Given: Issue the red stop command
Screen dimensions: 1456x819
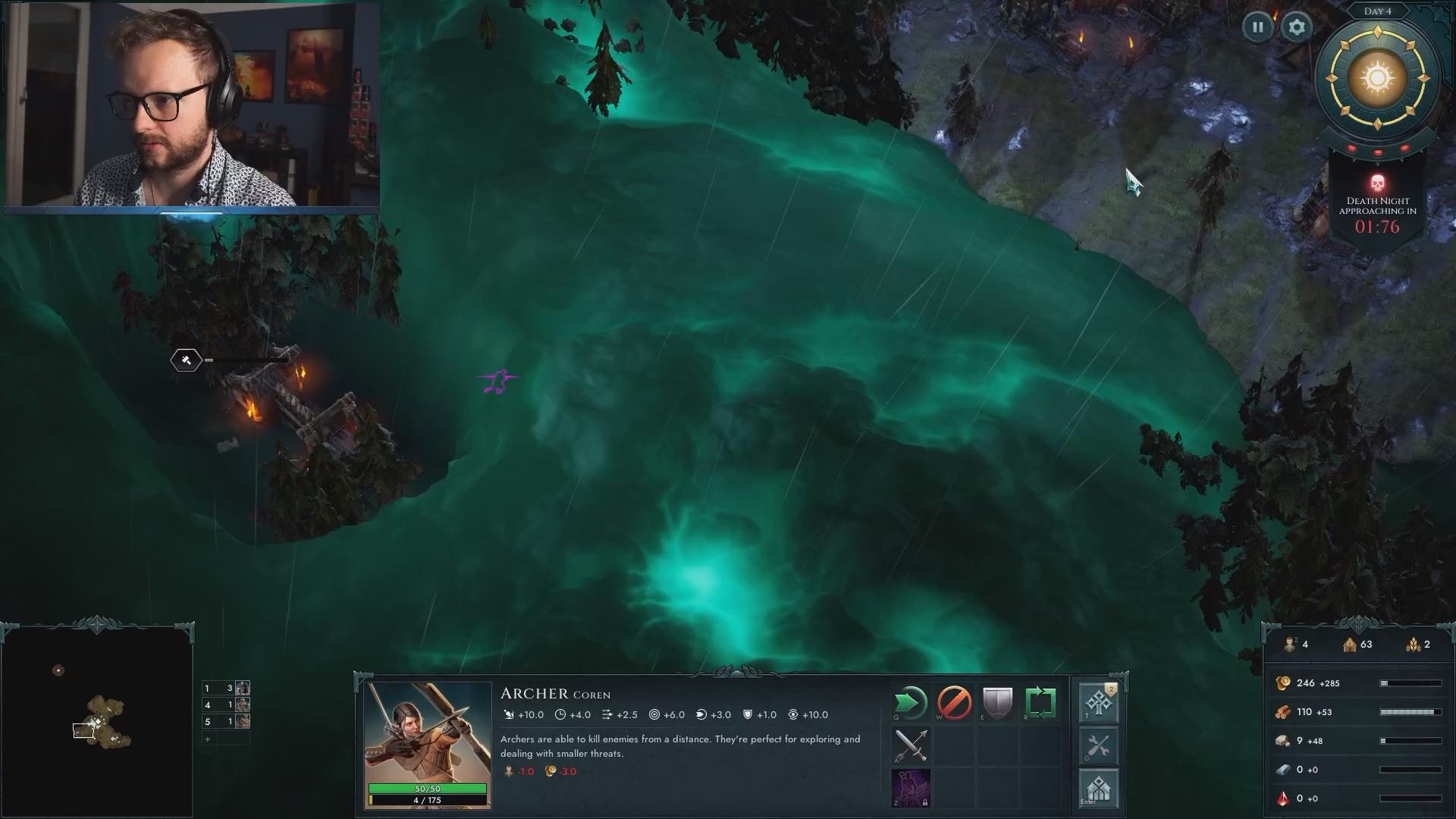Looking at the screenshot, I should tap(954, 703).
